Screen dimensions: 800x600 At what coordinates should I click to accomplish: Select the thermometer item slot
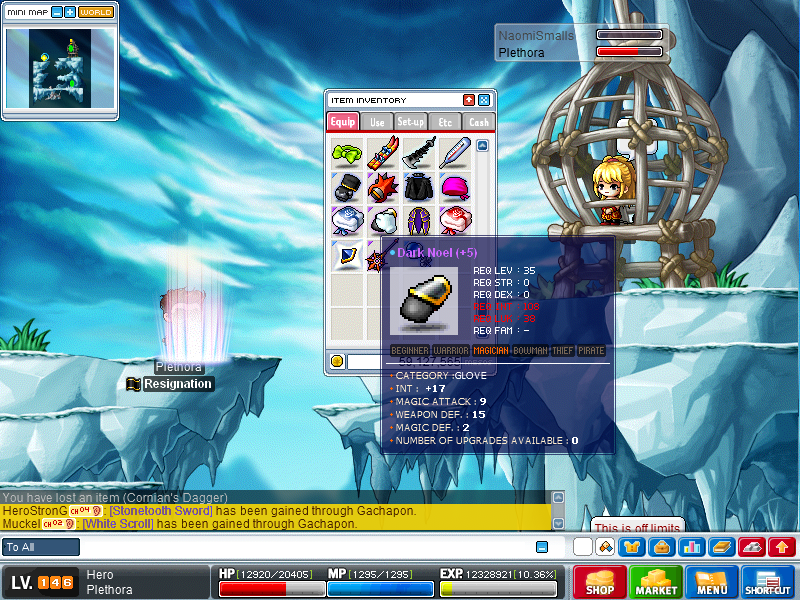click(454, 152)
